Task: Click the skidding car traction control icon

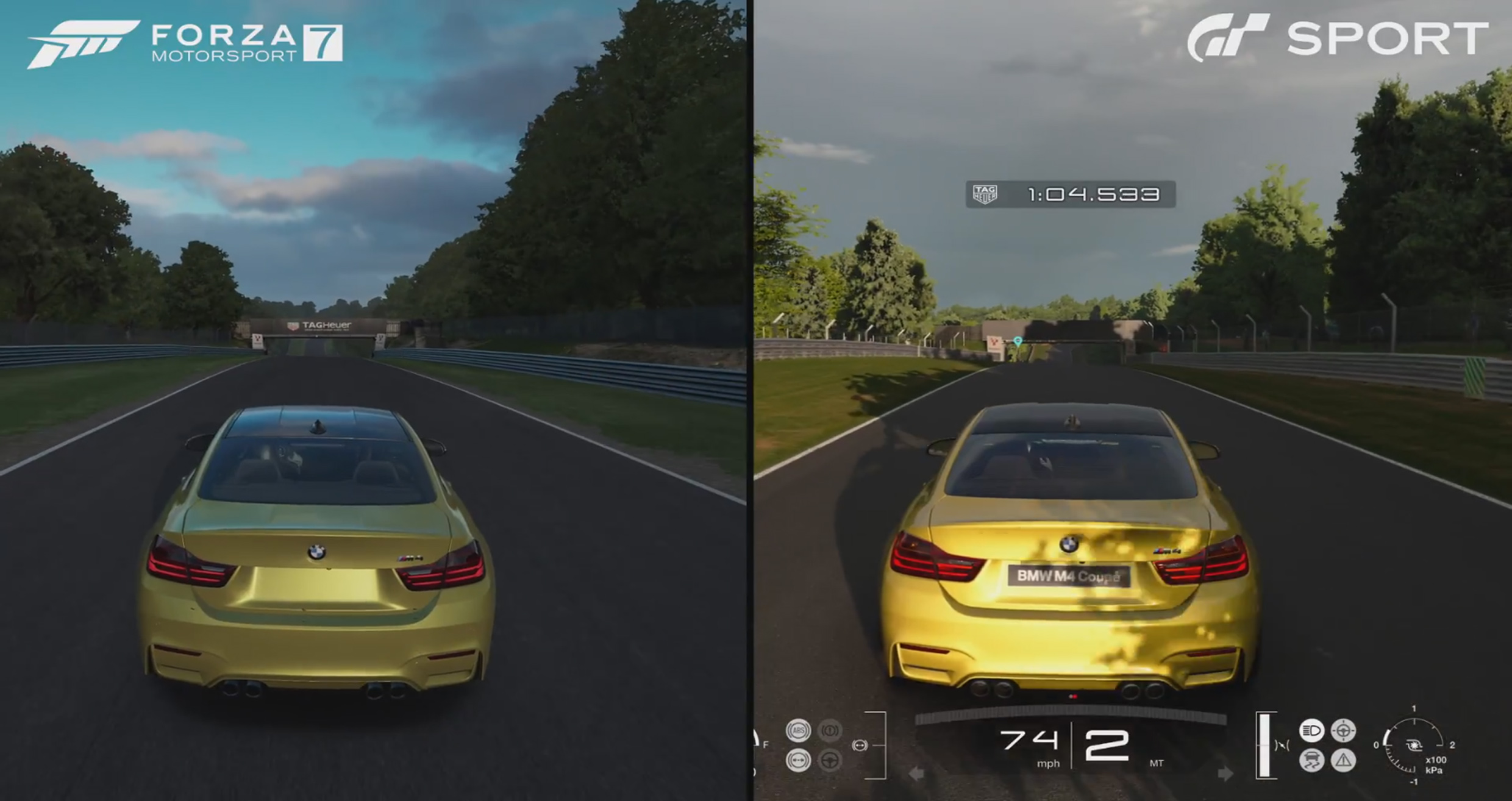Action: (x=1311, y=760)
